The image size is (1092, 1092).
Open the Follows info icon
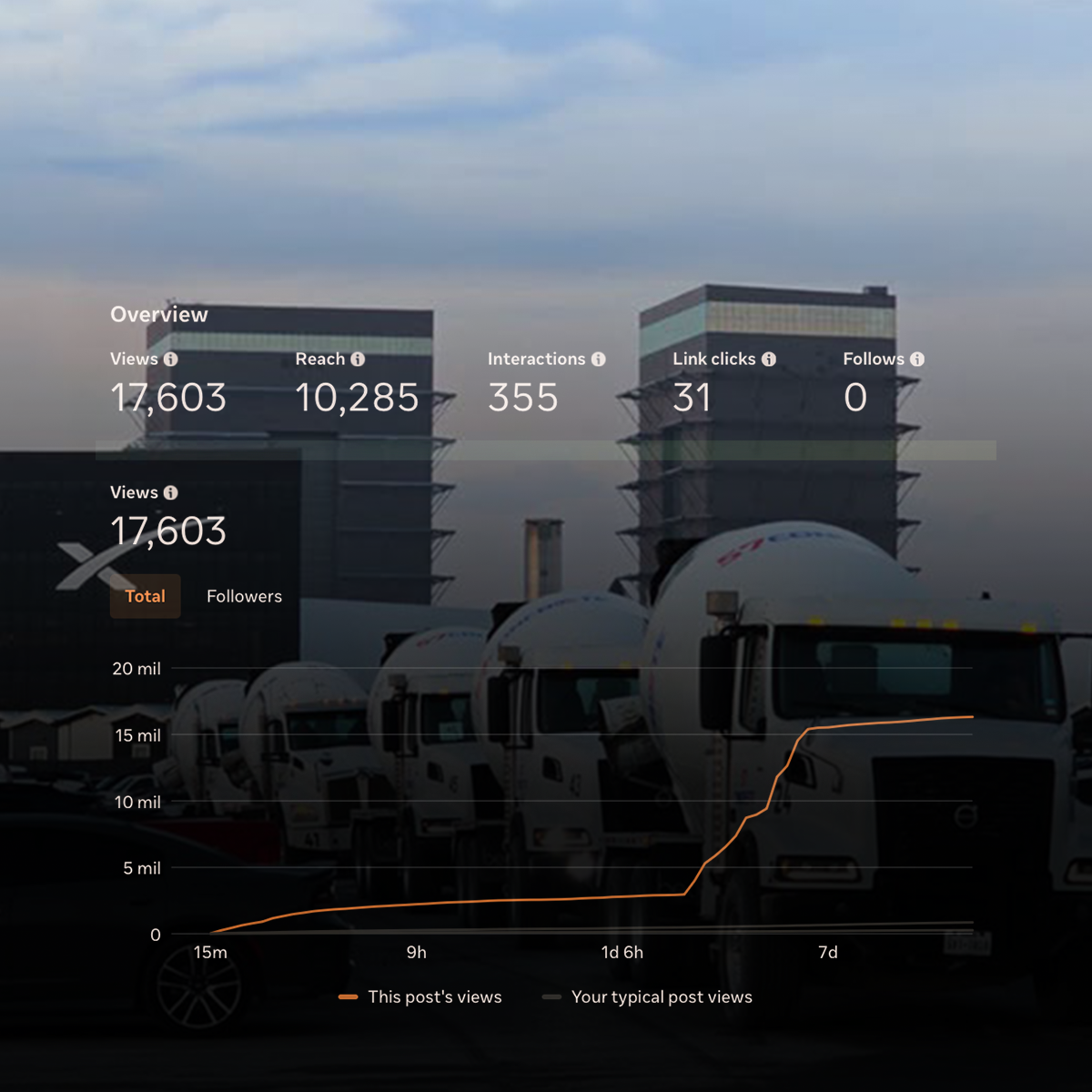[x=917, y=359]
